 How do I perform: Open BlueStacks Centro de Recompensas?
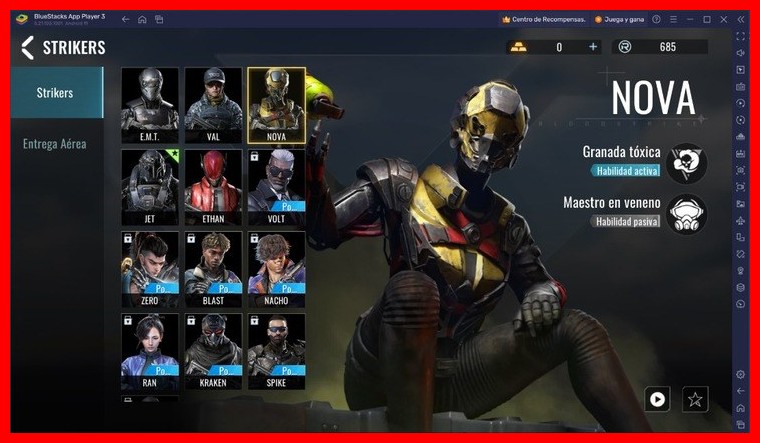tap(542, 19)
